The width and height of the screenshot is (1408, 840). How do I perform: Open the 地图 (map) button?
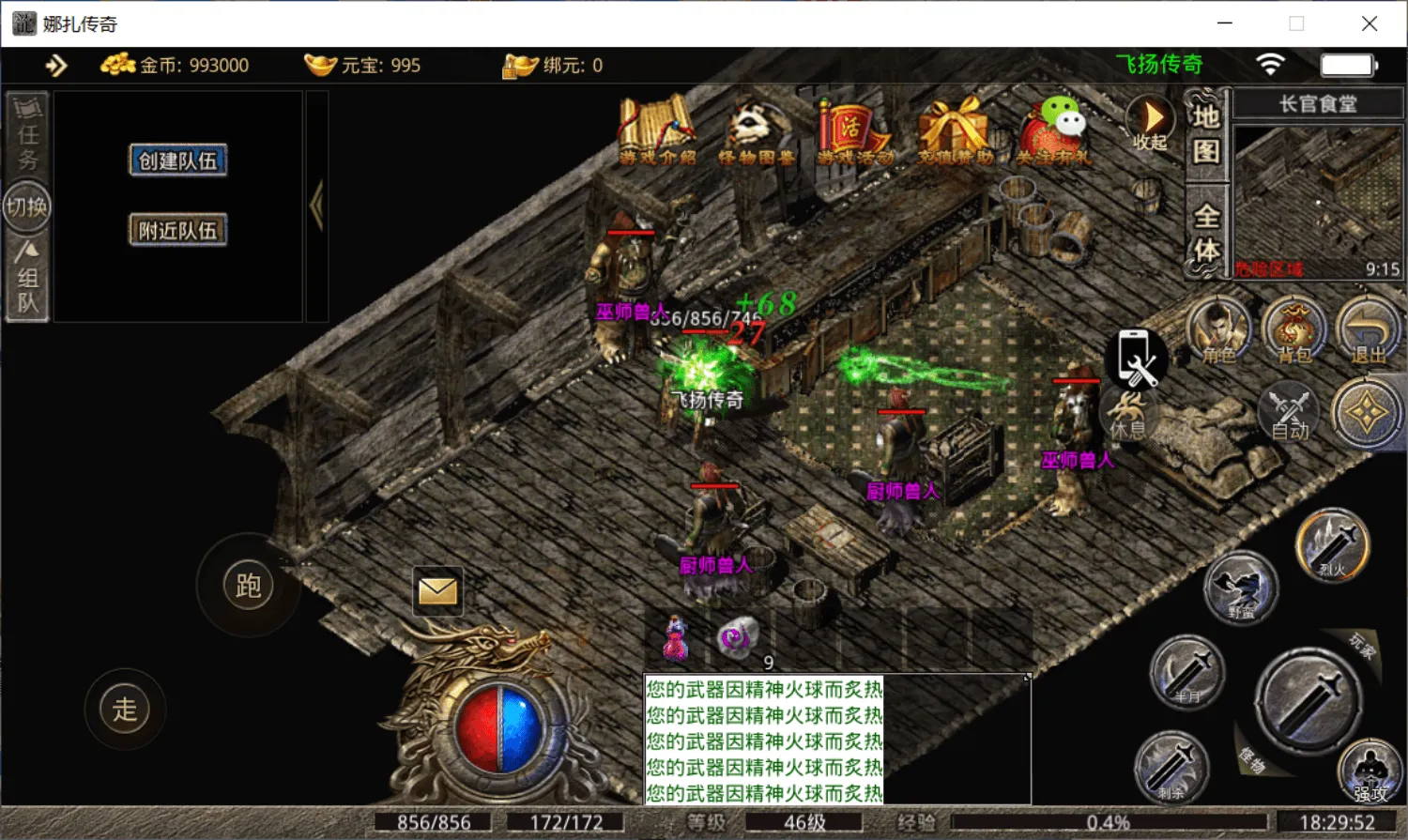pyautogui.click(x=1206, y=134)
